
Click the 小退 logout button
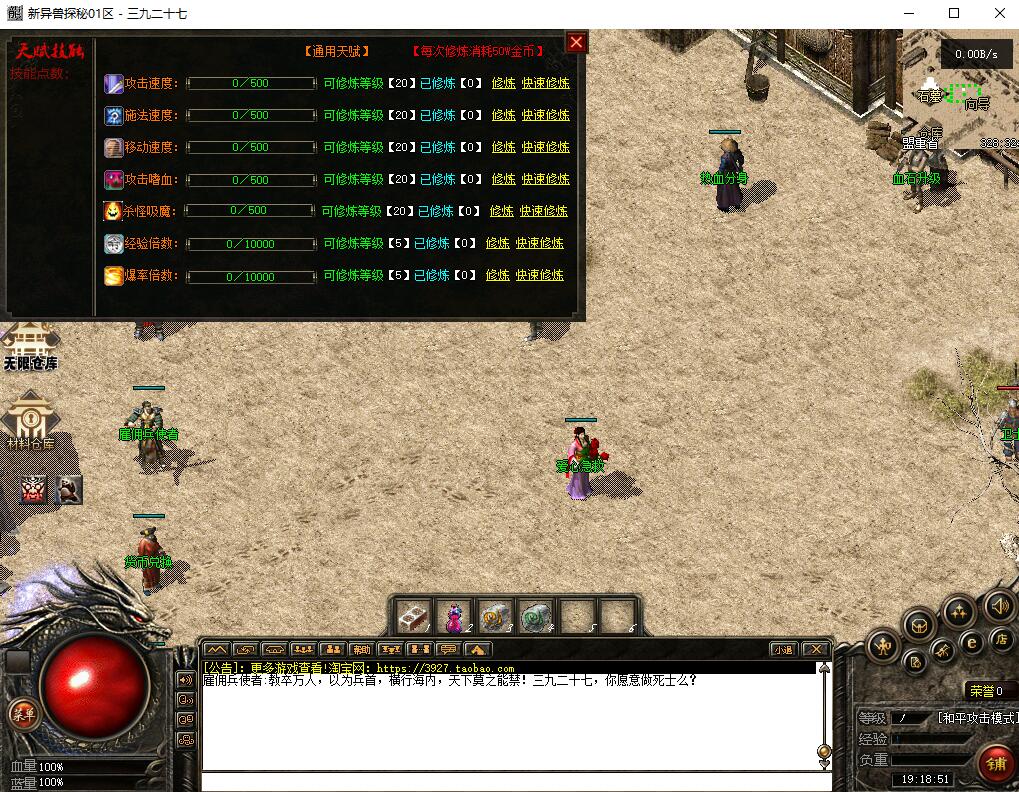(x=783, y=649)
